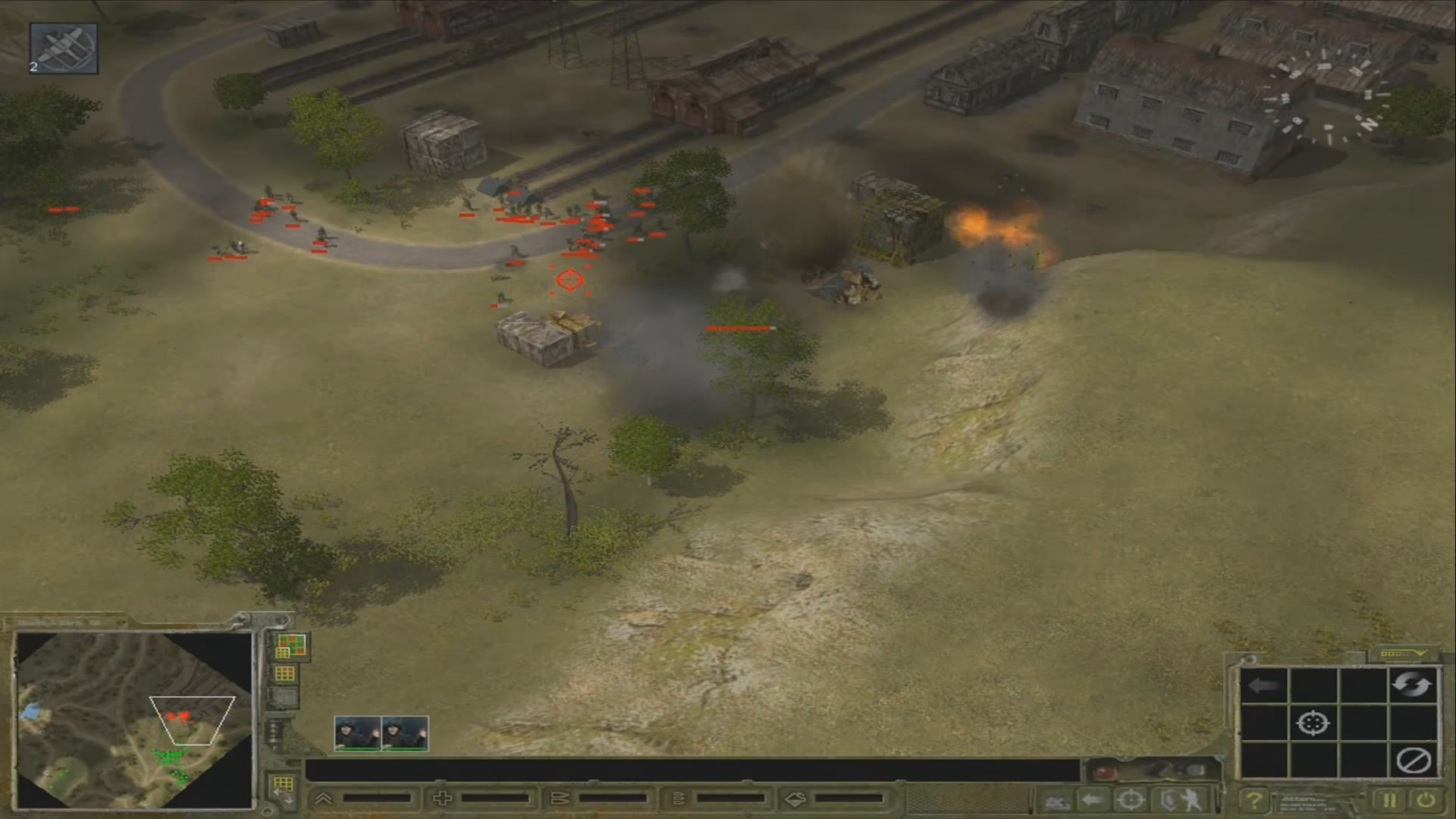Activate the circular arrows rotate command
Screen dimensions: 1456x819
(1411, 686)
